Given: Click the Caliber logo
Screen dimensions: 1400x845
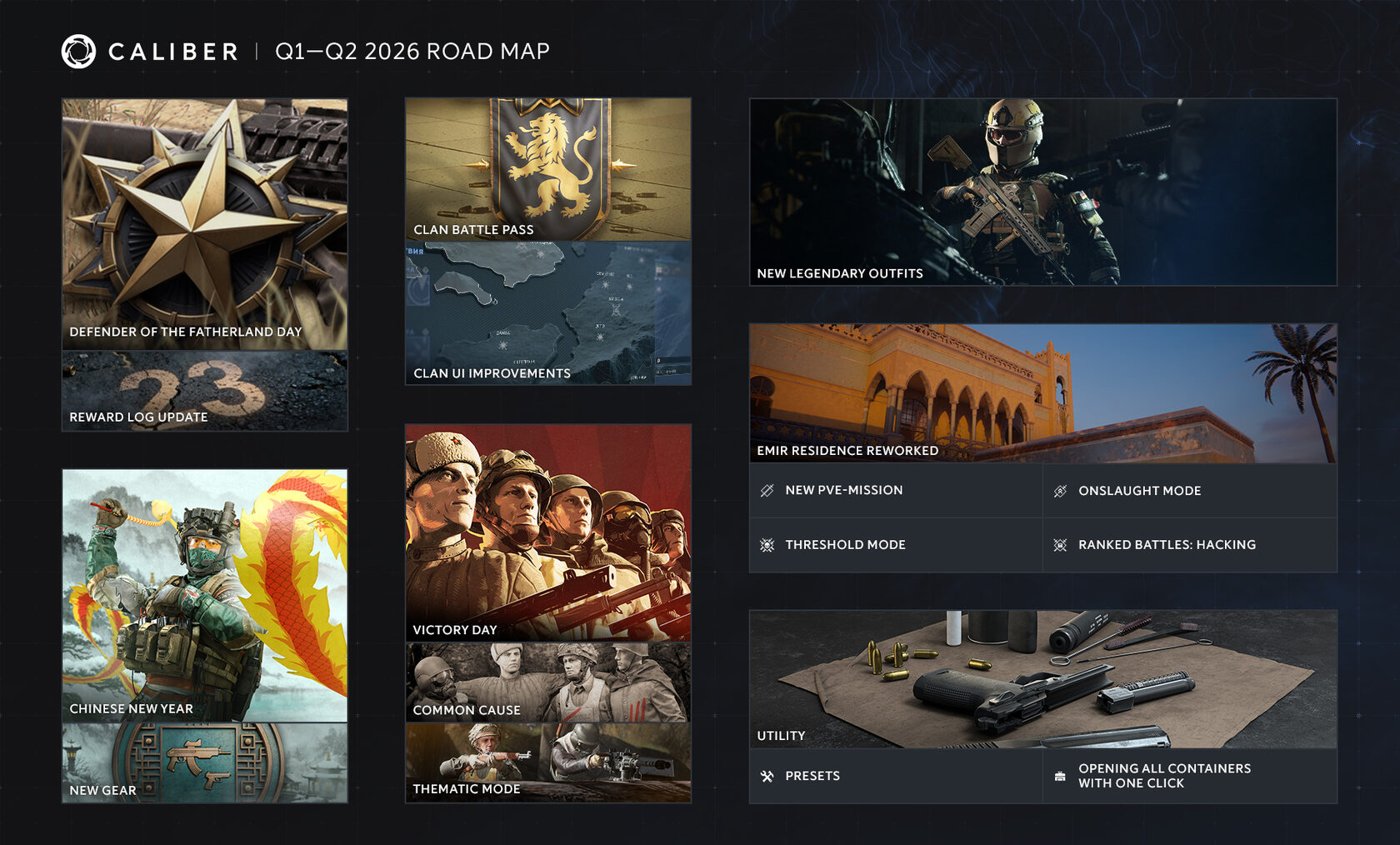Looking at the screenshot, I should tap(79, 52).
